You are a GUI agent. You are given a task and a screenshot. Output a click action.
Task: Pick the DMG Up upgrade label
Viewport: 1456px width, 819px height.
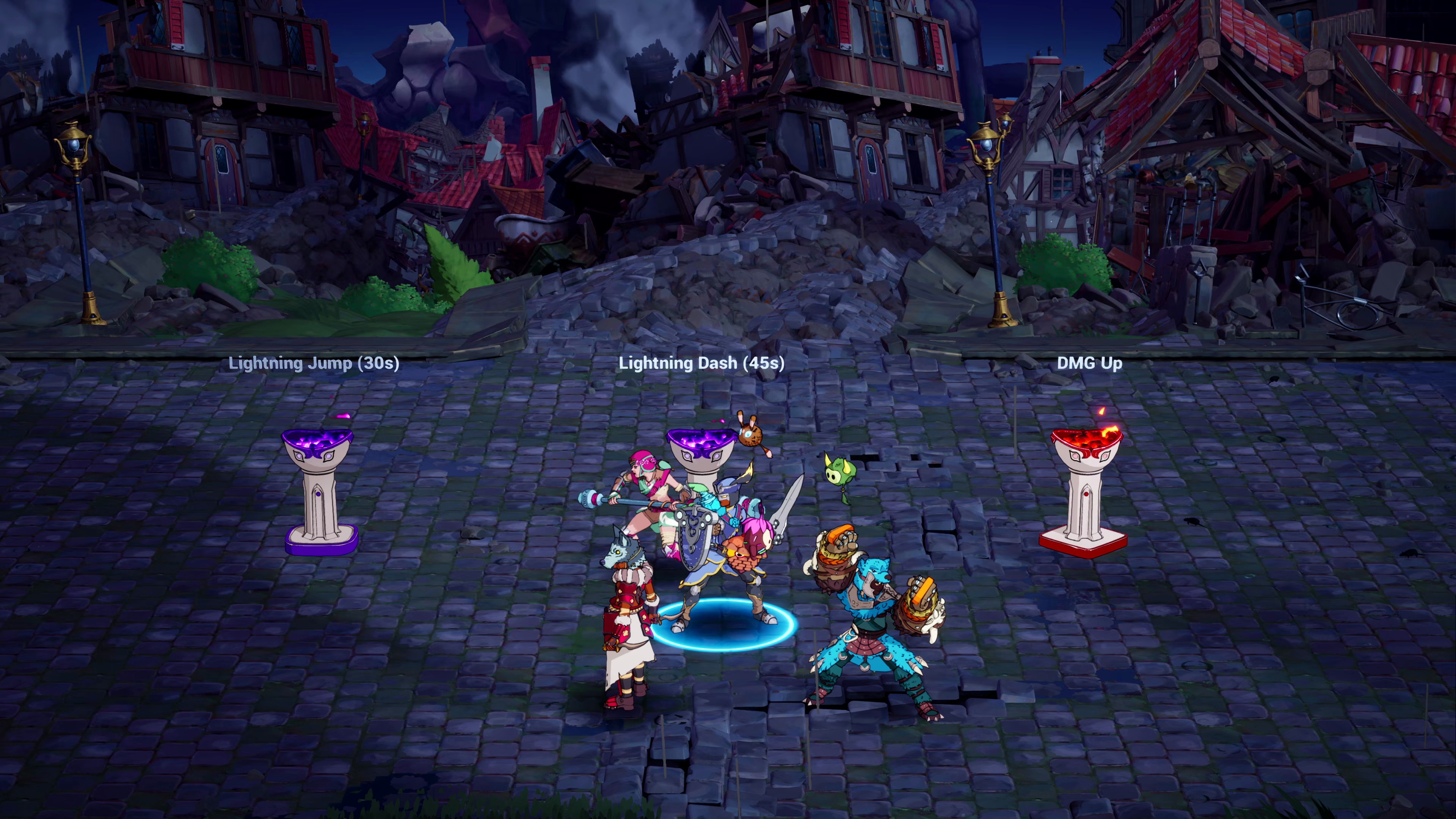(x=1089, y=363)
